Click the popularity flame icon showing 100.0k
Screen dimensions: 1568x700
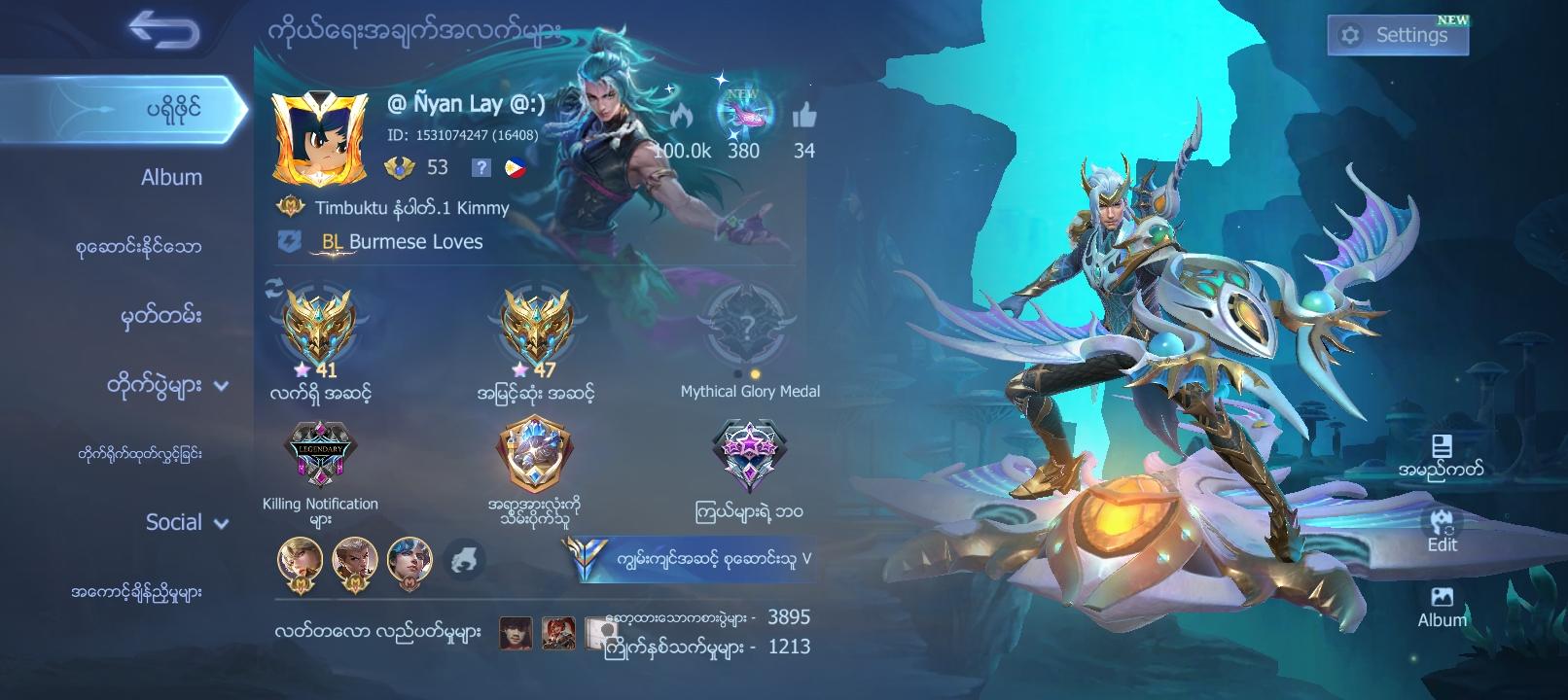tap(681, 114)
